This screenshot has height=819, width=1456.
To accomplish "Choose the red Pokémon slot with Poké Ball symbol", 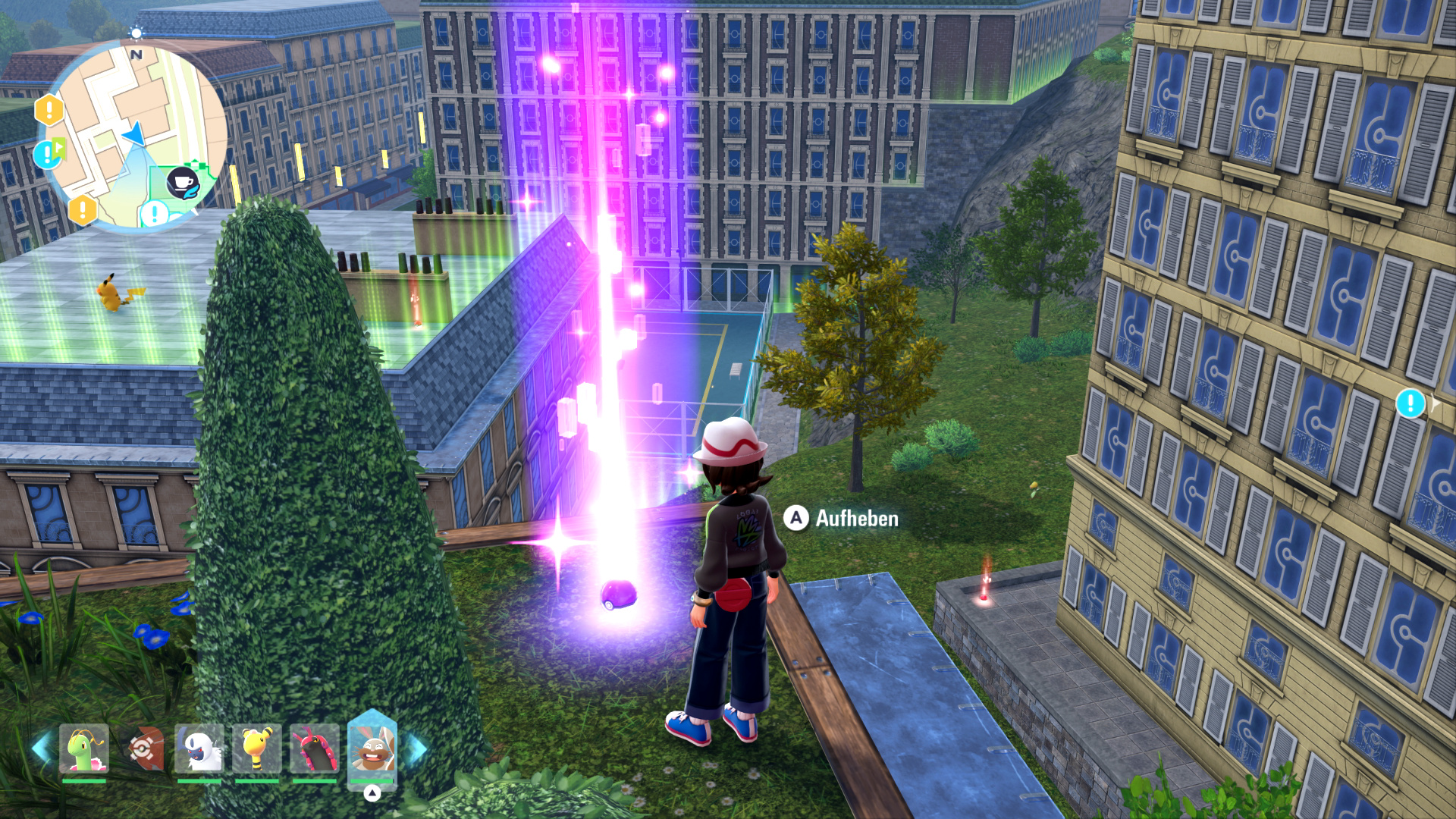I will (143, 749).
